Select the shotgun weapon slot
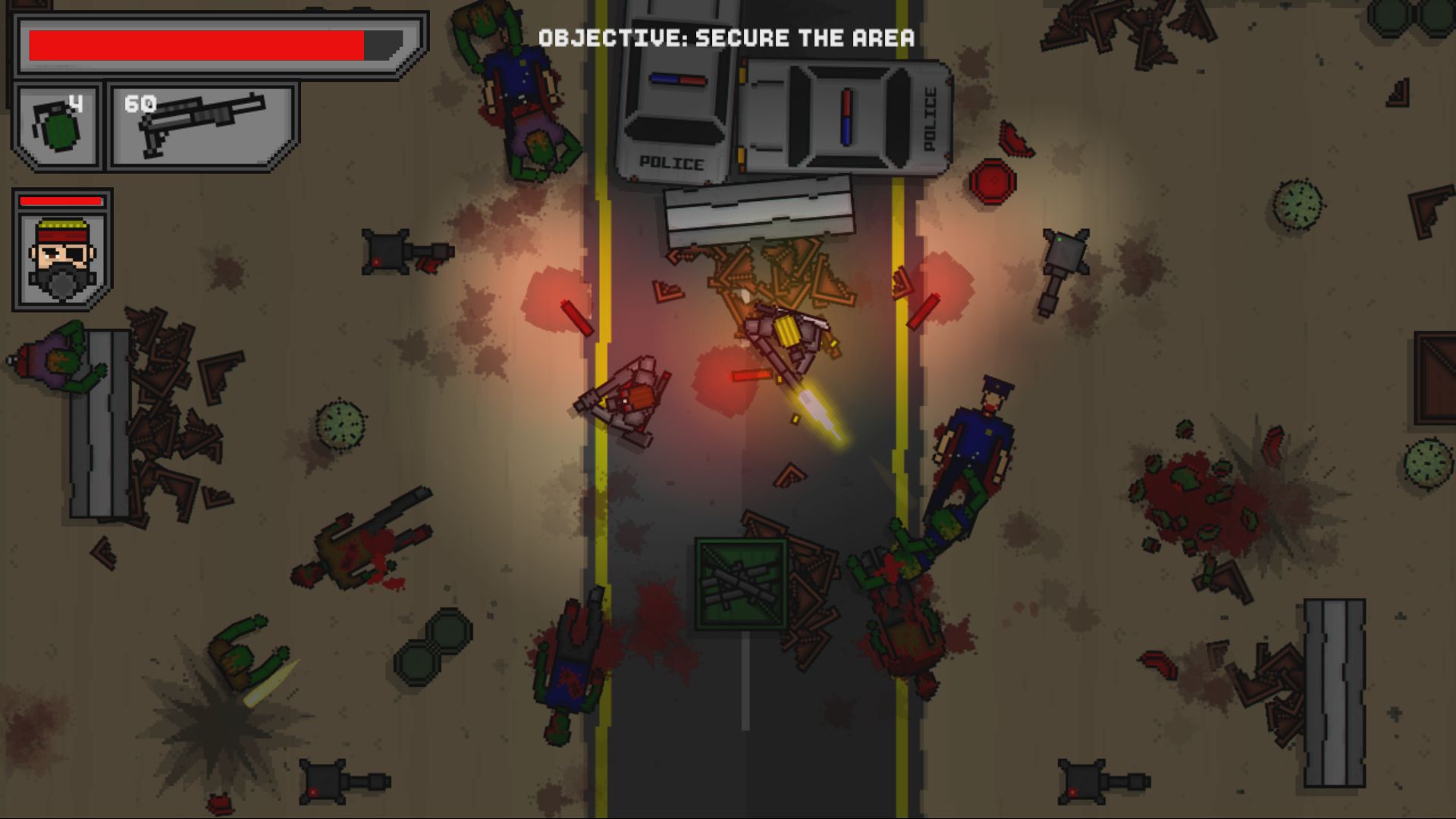 [202, 126]
